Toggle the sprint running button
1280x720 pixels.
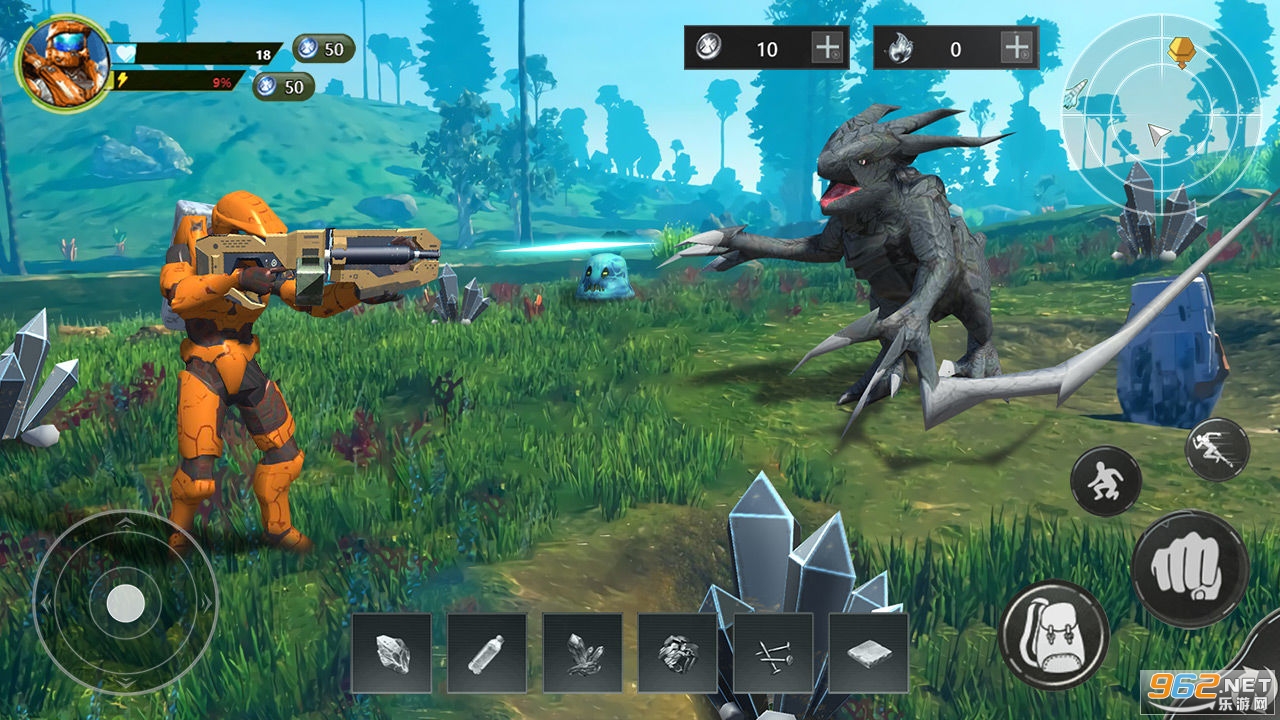(1217, 450)
